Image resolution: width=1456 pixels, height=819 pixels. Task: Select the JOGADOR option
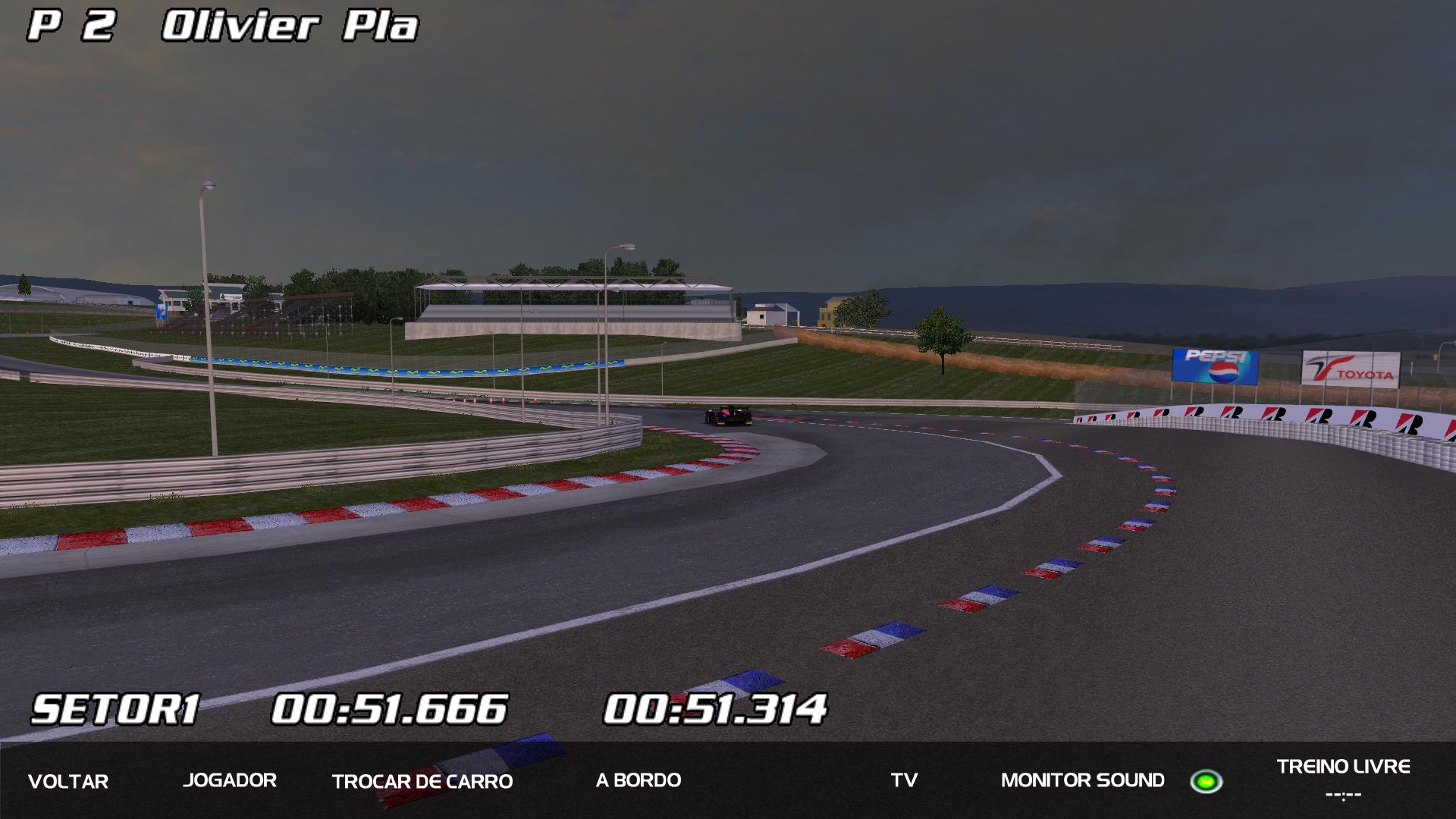click(230, 780)
